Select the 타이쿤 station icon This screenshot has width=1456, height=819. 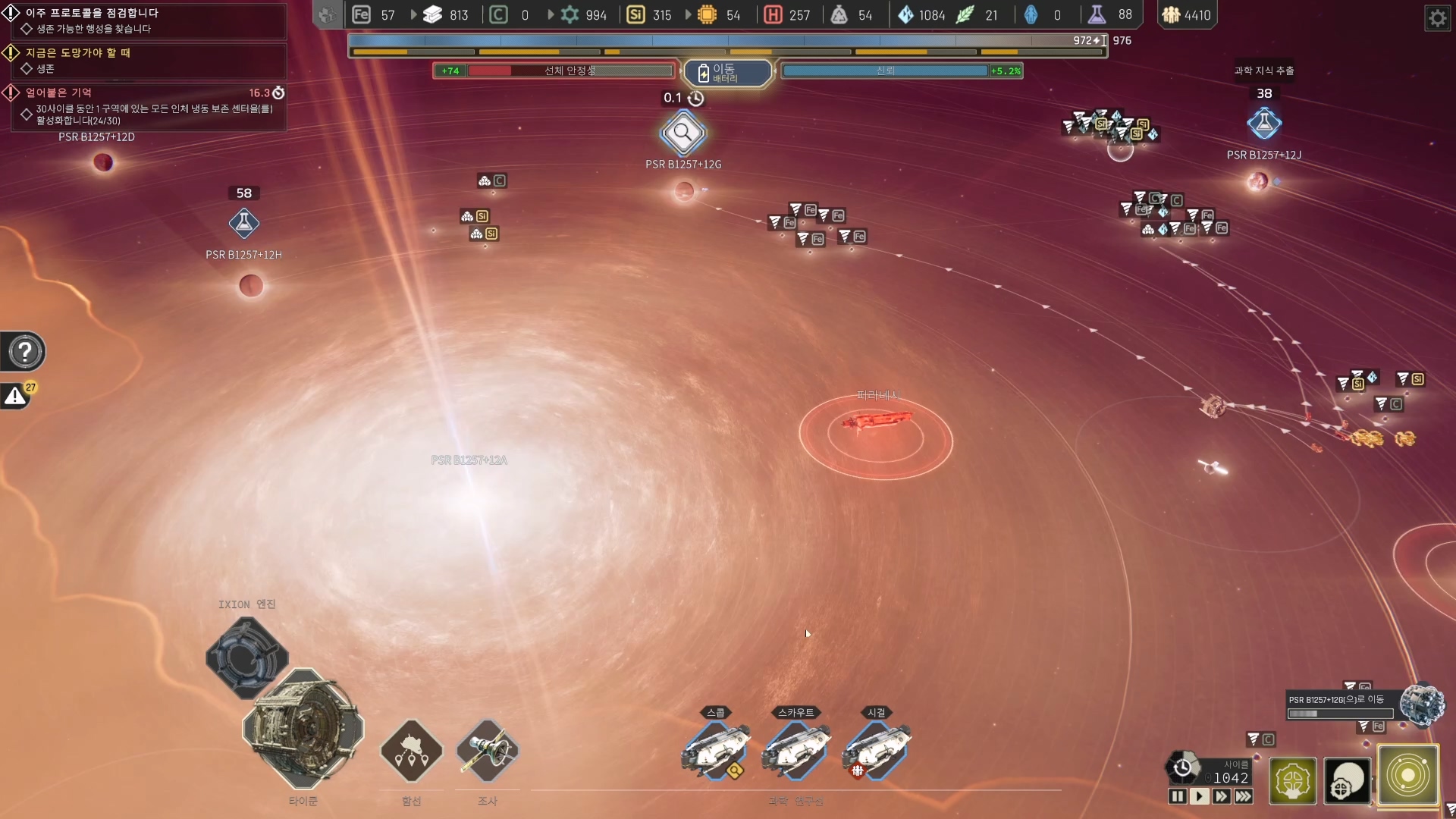pyautogui.click(x=303, y=729)
